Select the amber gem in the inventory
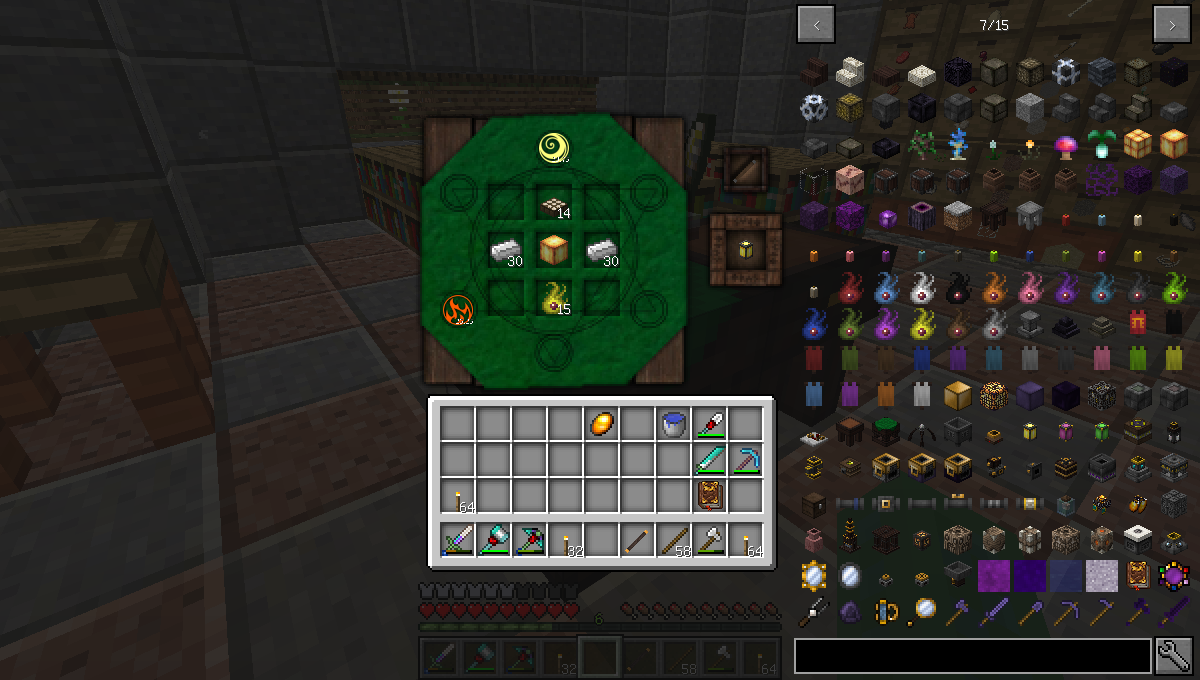This screenshot has height=680, width=1200. click(602, 424)
